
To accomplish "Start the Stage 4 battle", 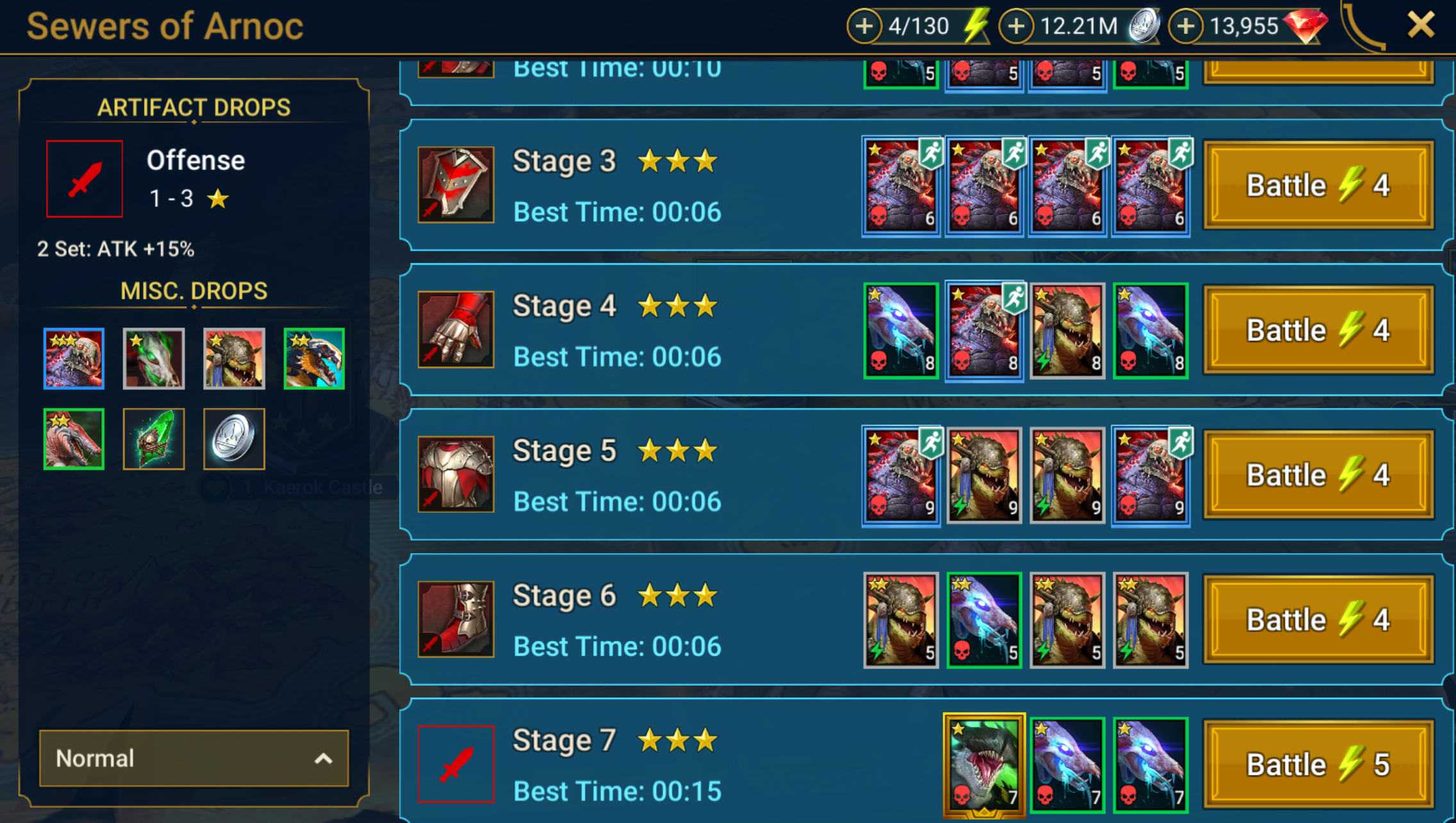I will point(1318,330).
